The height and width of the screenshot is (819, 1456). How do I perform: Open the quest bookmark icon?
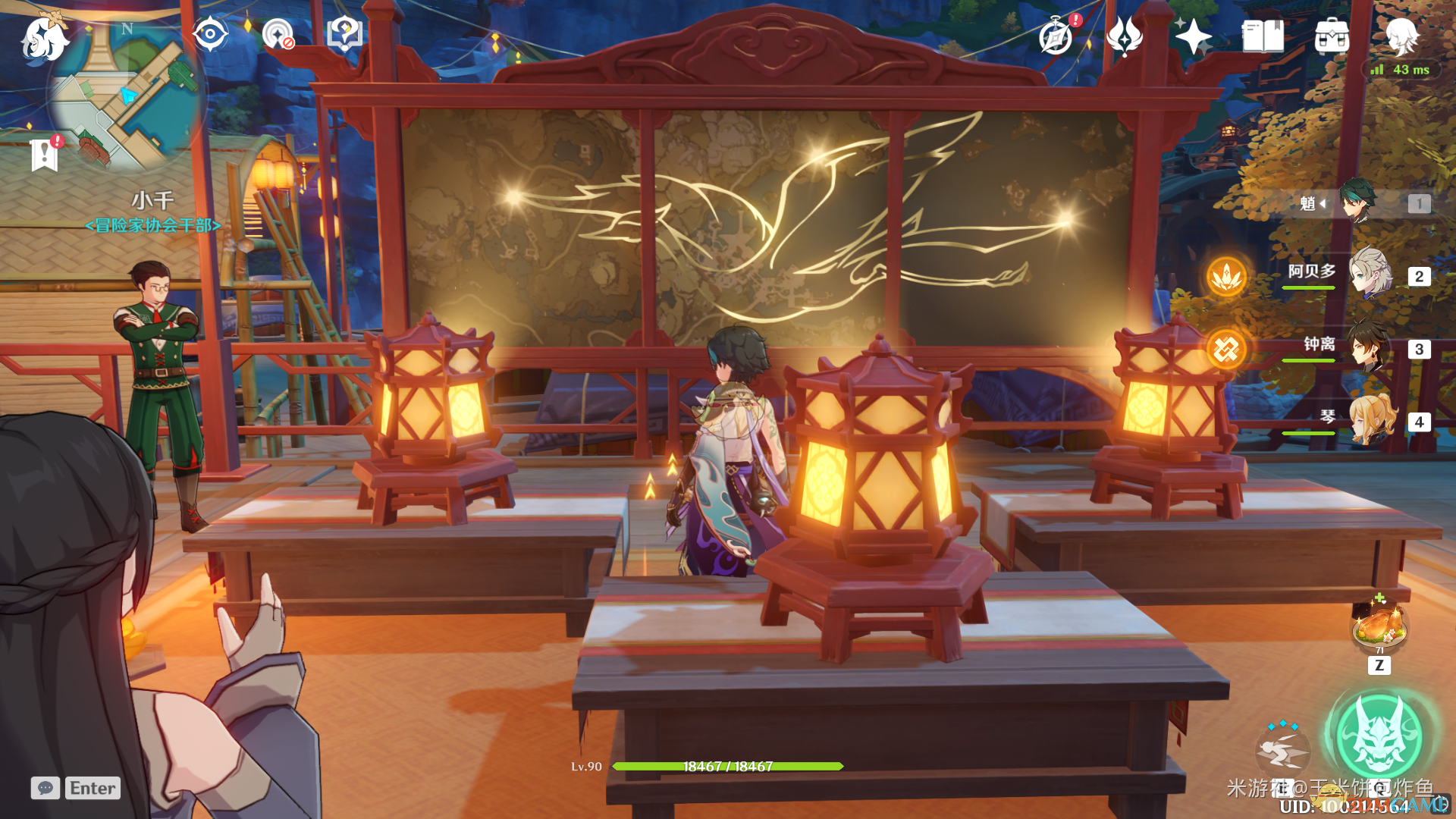pos(45,155)
